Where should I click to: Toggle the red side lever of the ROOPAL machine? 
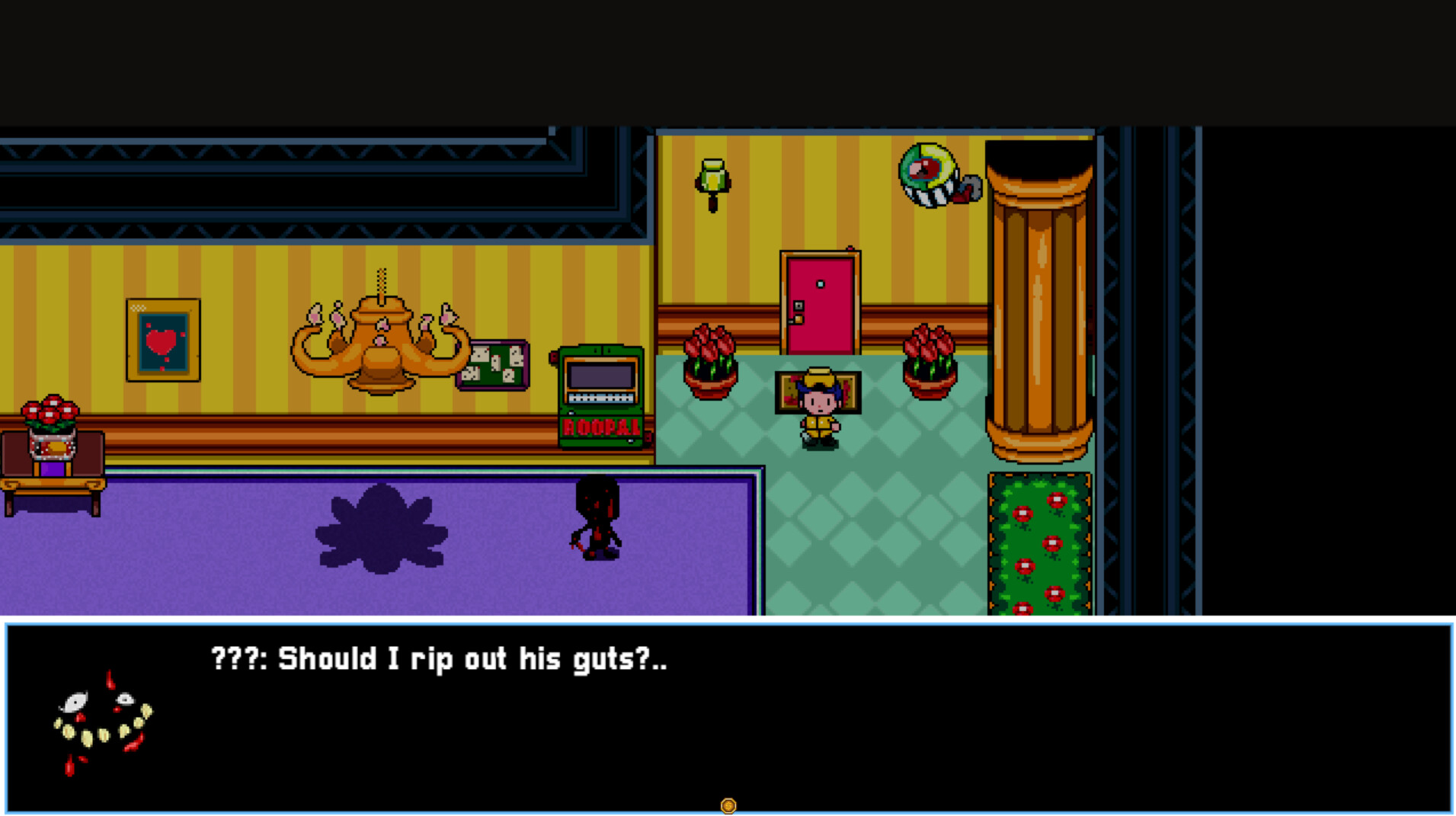pyautogui.click(x=552, y=357)
